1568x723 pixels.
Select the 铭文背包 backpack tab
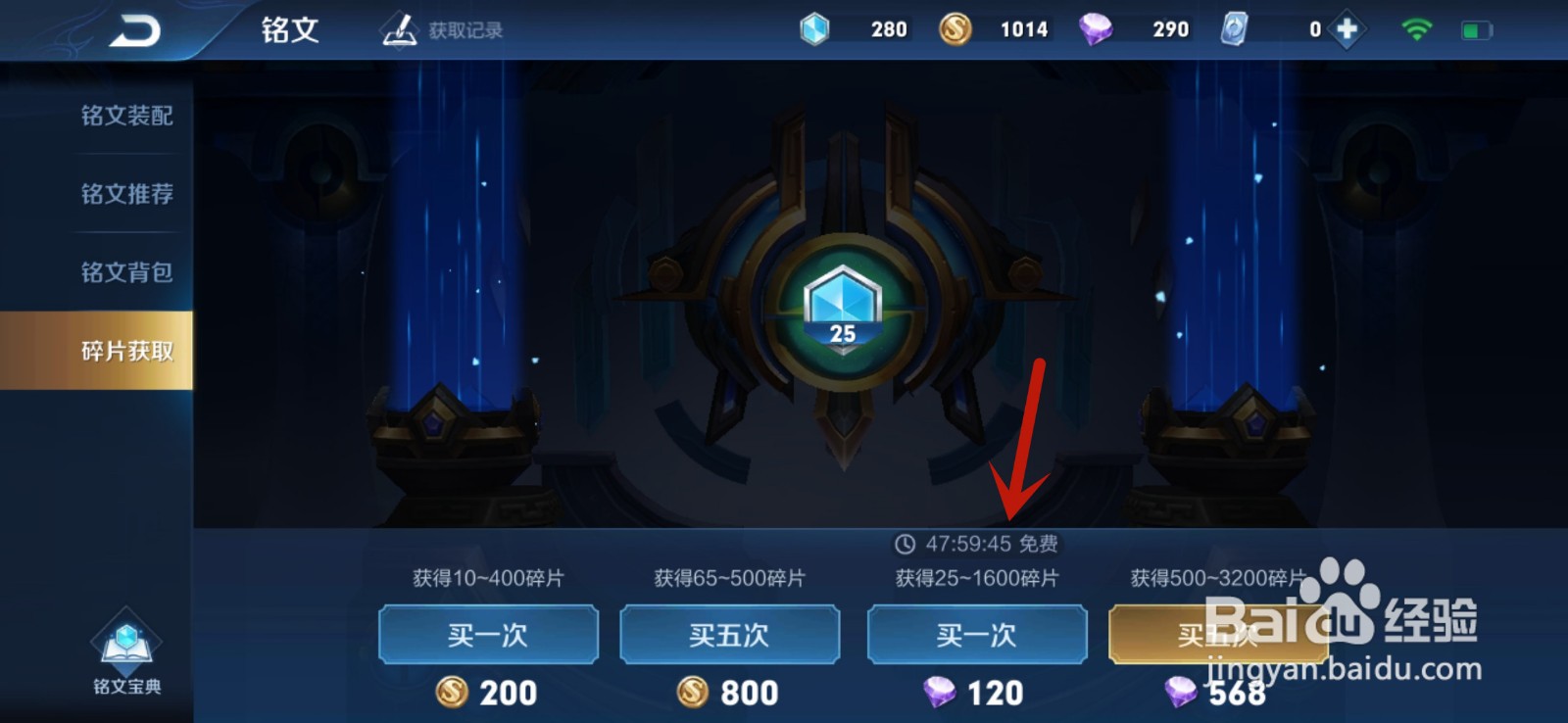tap(126, 273)
